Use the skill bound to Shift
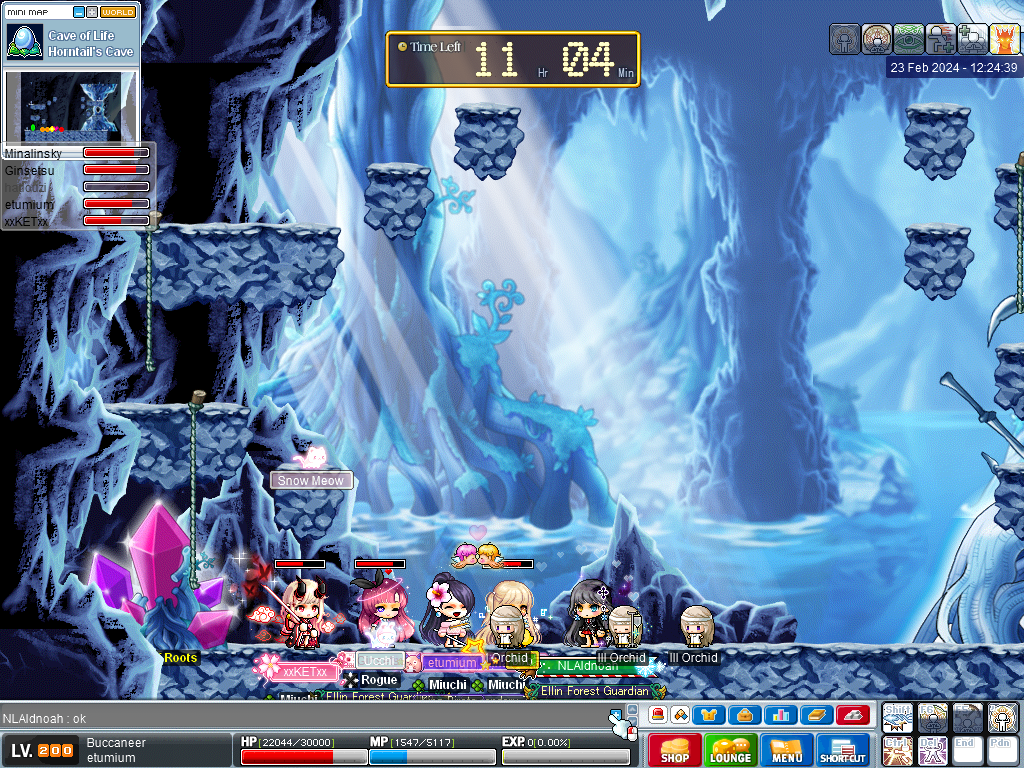Screen dimensions: 1024x768 [x=898, y=718]
